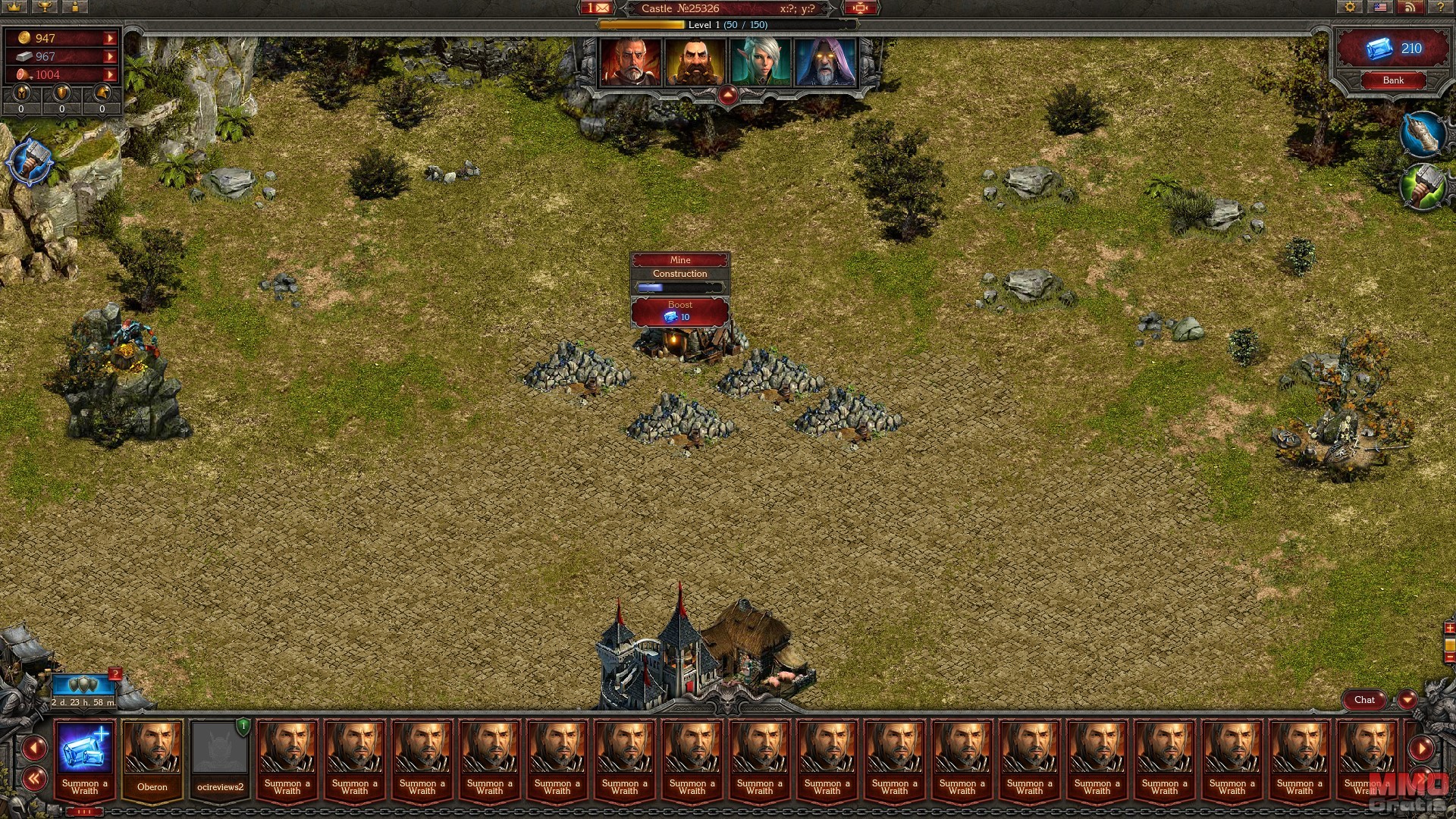Add more meat using its arrow button

[111, 74]
